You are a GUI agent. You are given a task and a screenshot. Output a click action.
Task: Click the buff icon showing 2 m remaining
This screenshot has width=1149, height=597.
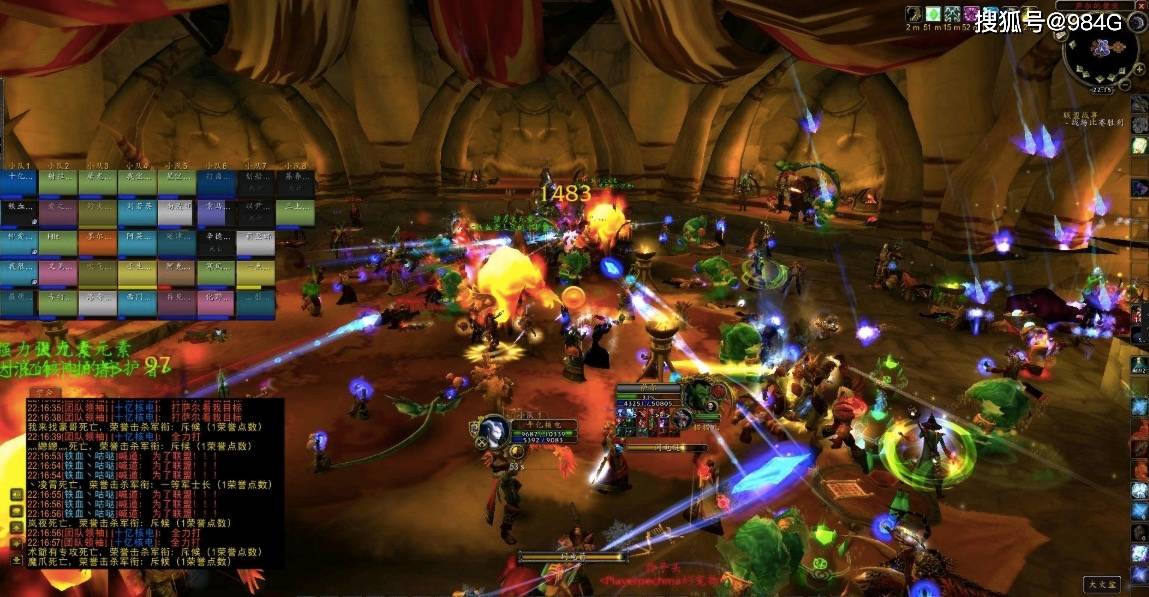(x=913, y=14)
